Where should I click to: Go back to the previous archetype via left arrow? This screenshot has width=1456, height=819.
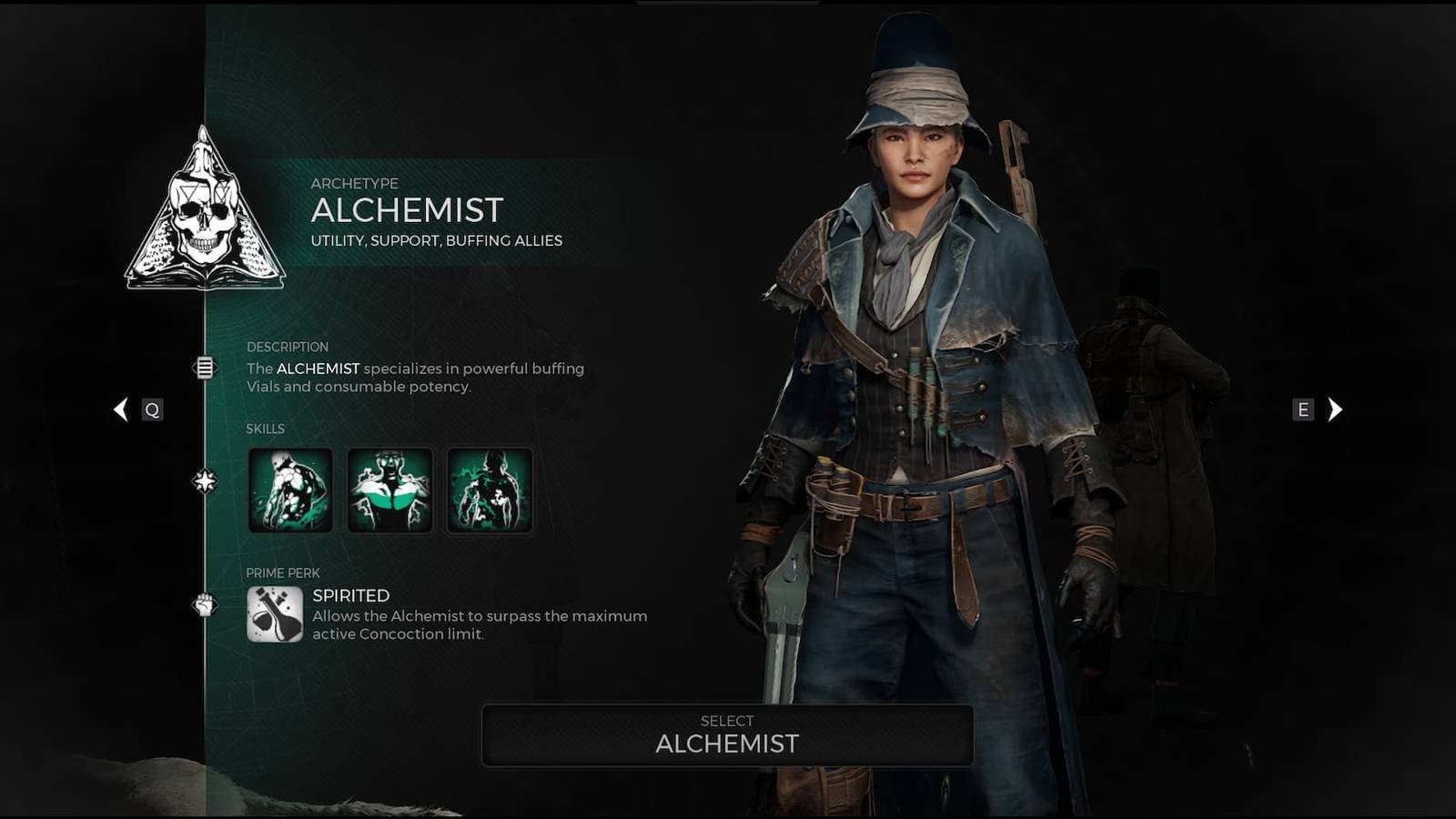coord(121,409)
